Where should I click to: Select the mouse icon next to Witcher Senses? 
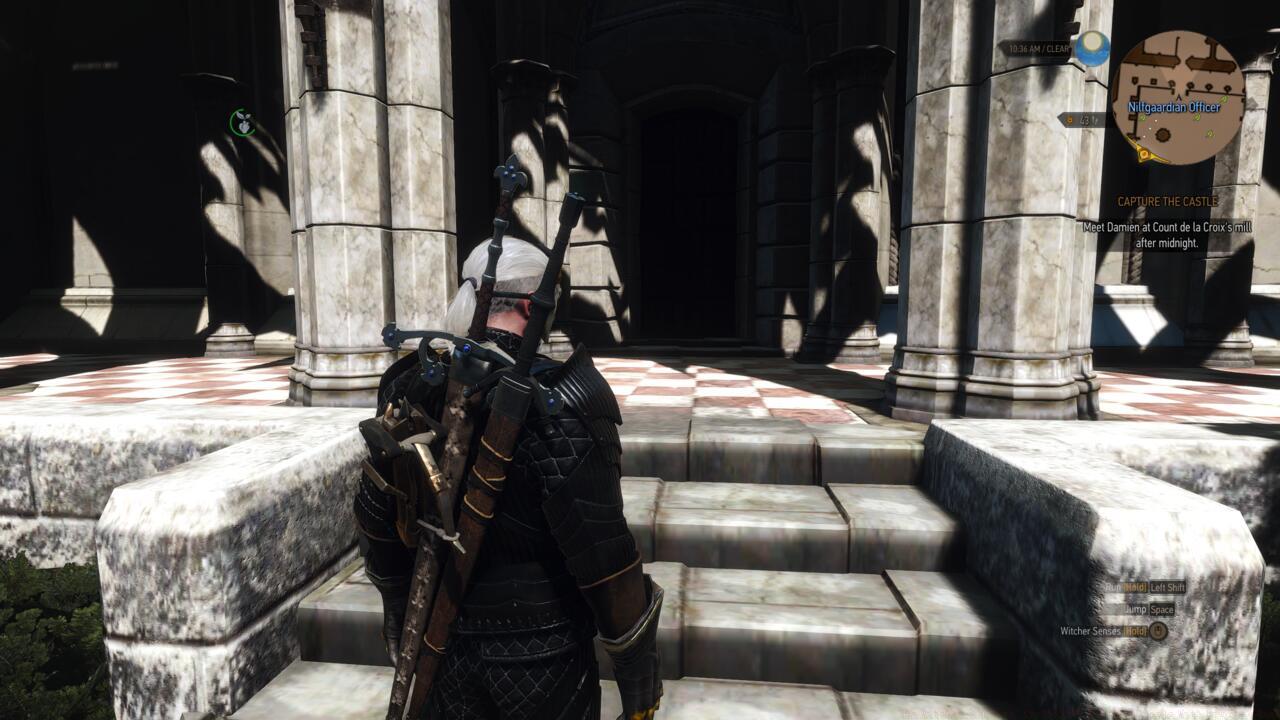(x=1159, y=631)
